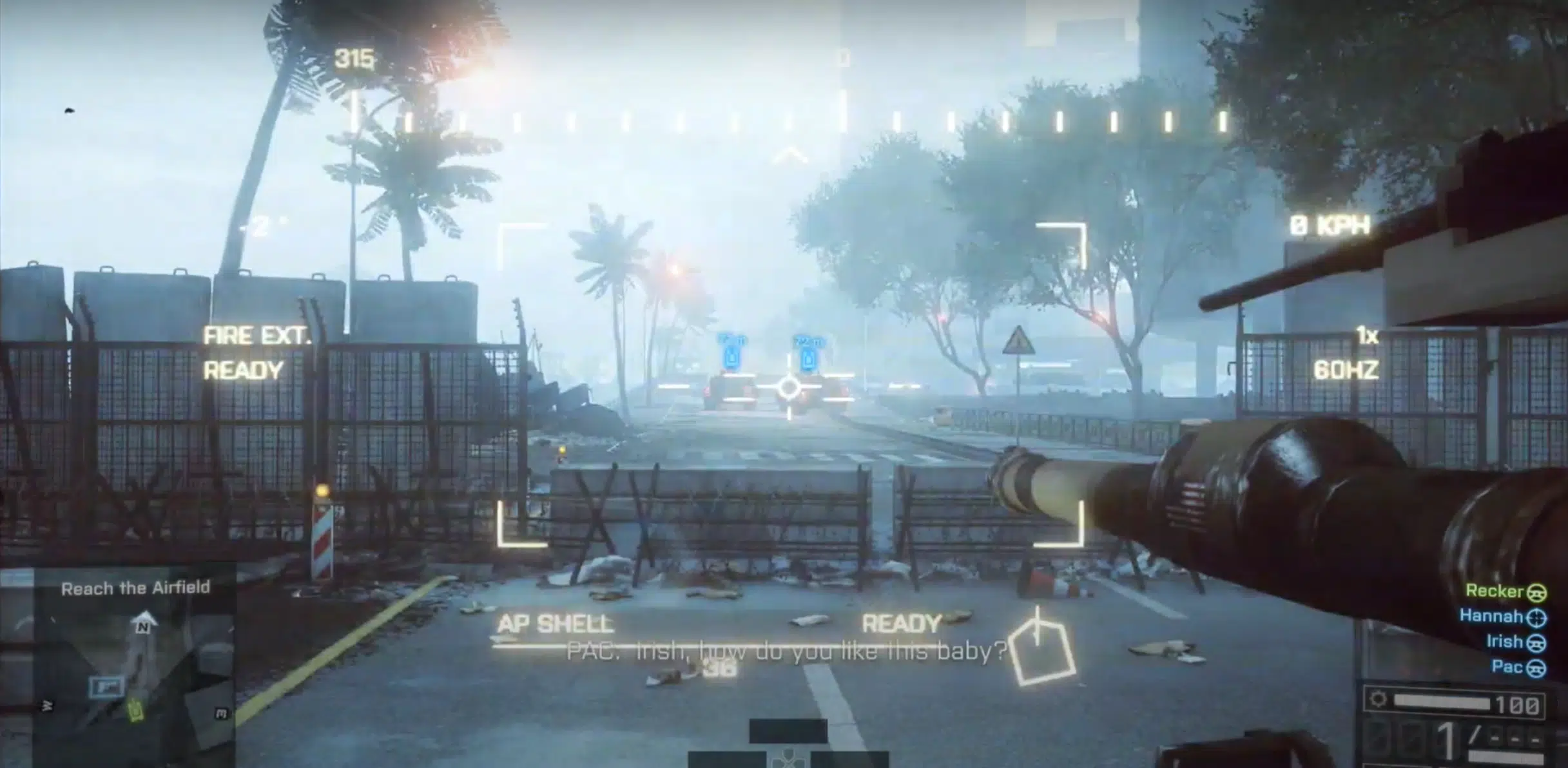
Task: Expand the N compass arrow on the minimap
Action: coord(143,620)
